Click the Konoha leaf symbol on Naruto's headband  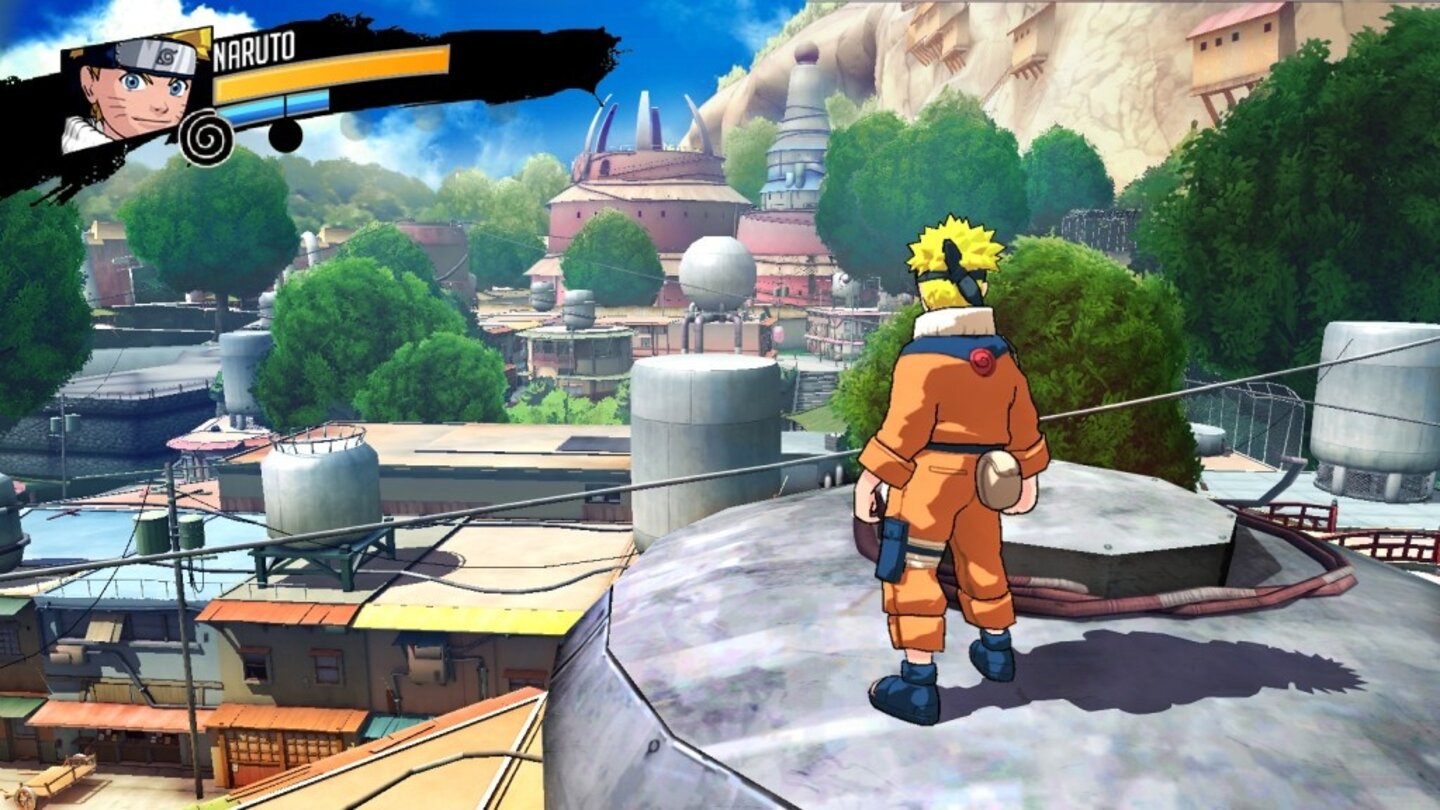[x=165, y=55]
